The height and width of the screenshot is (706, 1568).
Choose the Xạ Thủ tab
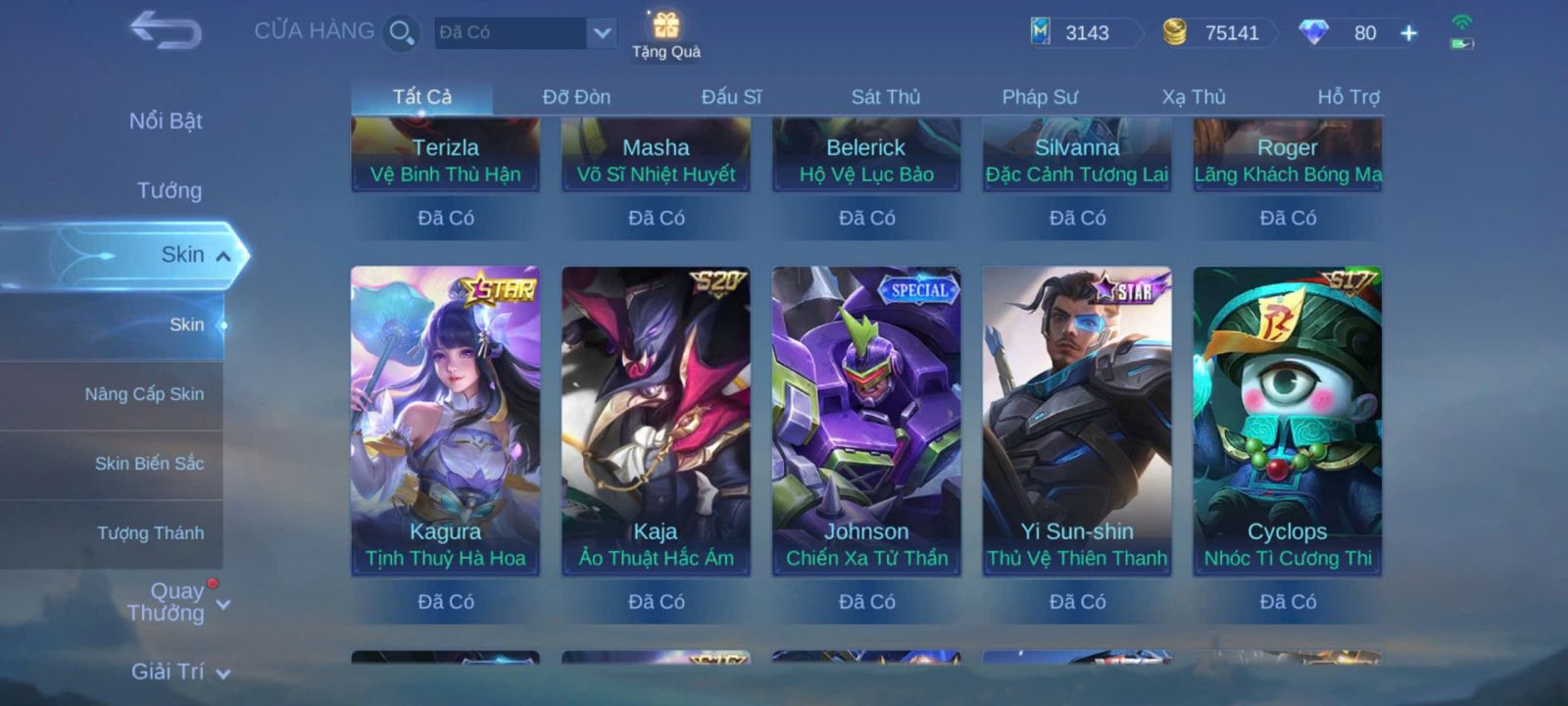pos(1194,97)
